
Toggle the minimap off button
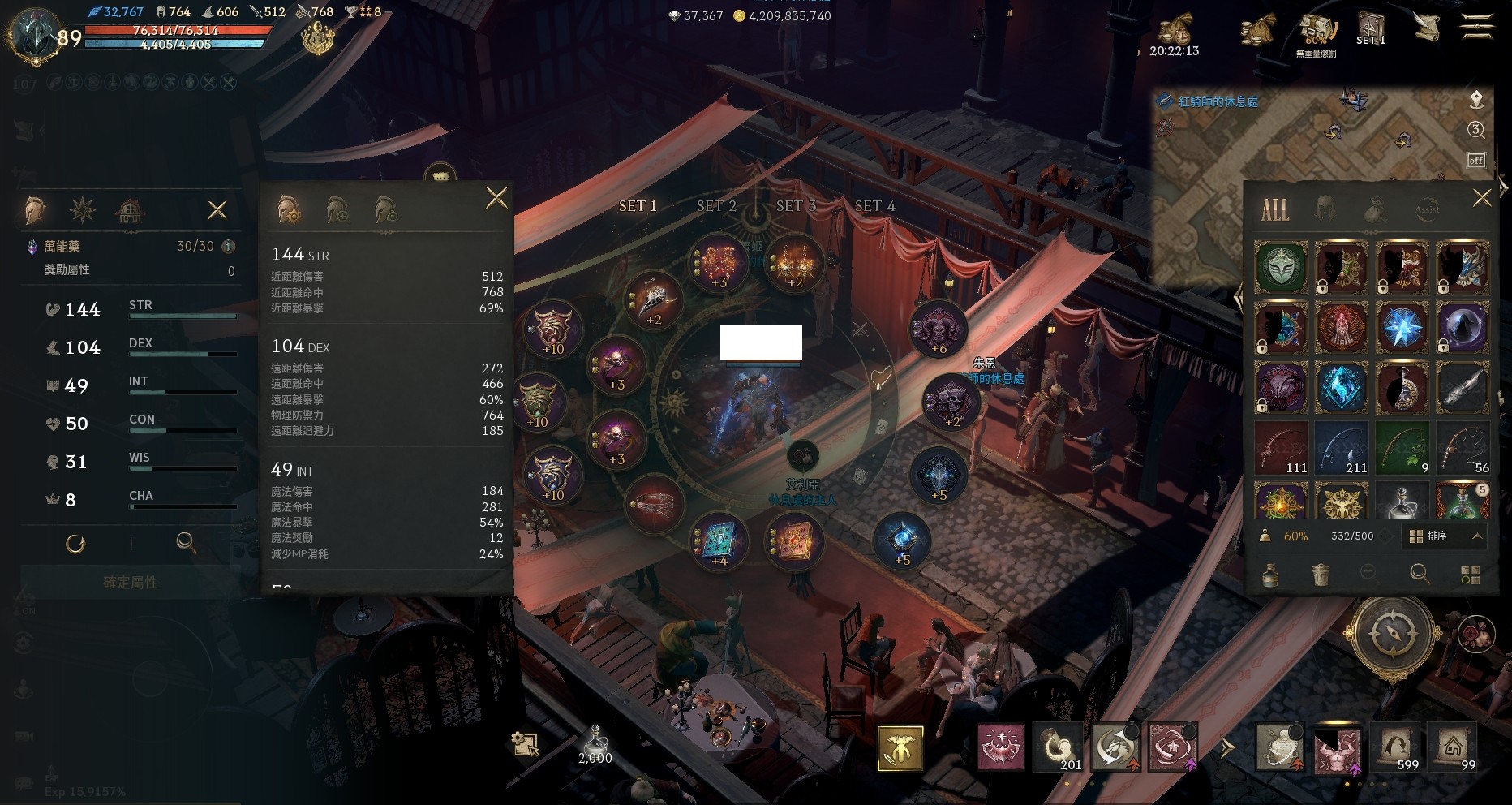tap(1476, 160)
